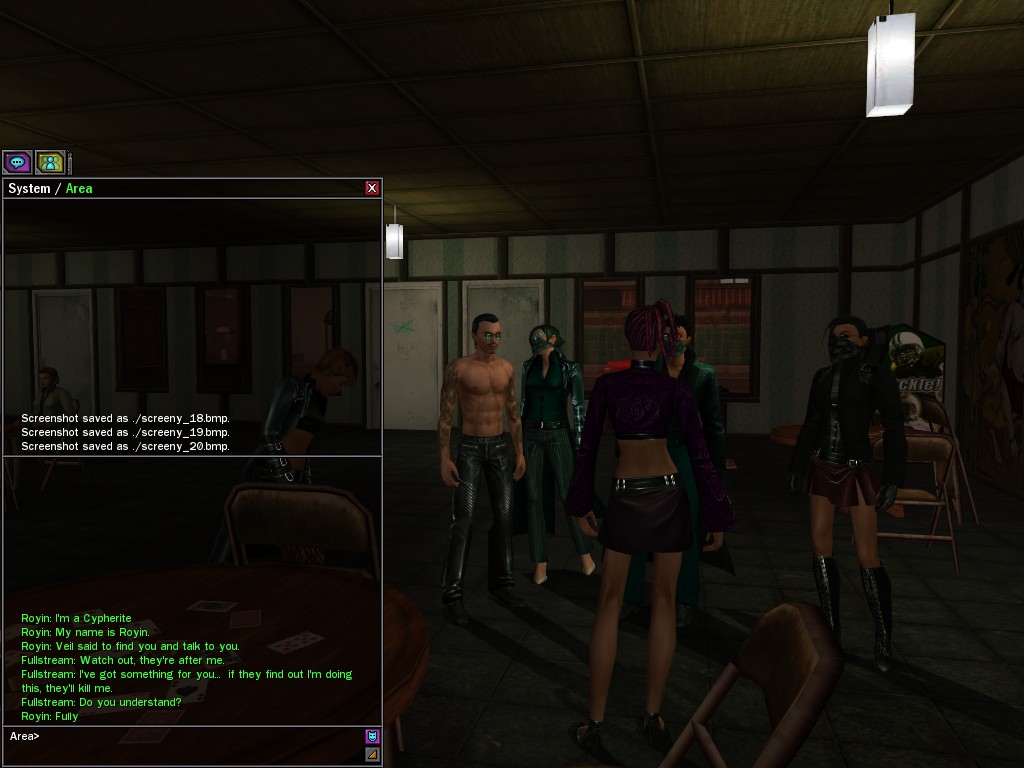Click the orange triangle resize handle
Image resolution: width=1024 pixels, height=768 pixels.
pos(372,754)
